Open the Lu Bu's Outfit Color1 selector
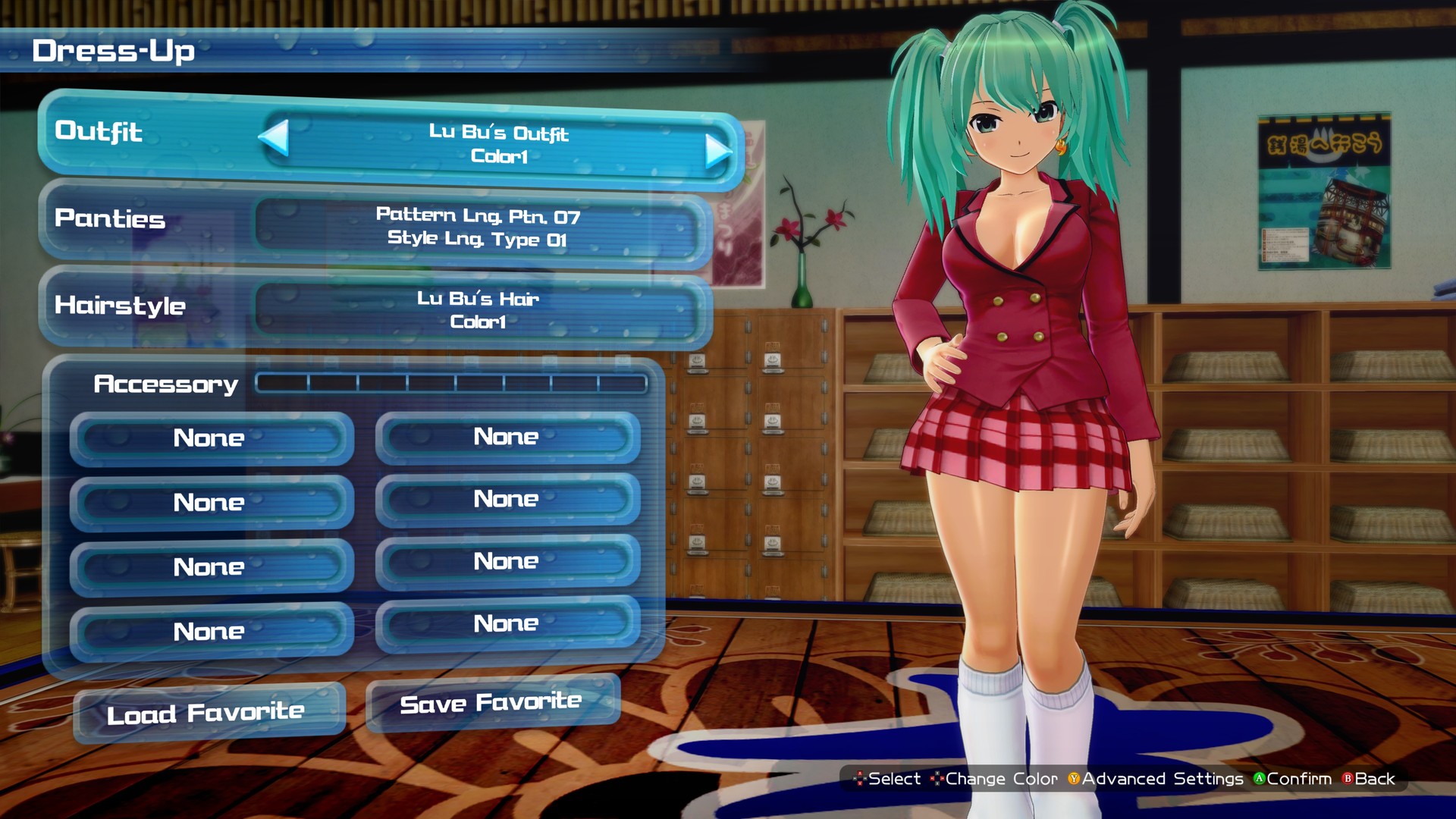 (497, 145)
